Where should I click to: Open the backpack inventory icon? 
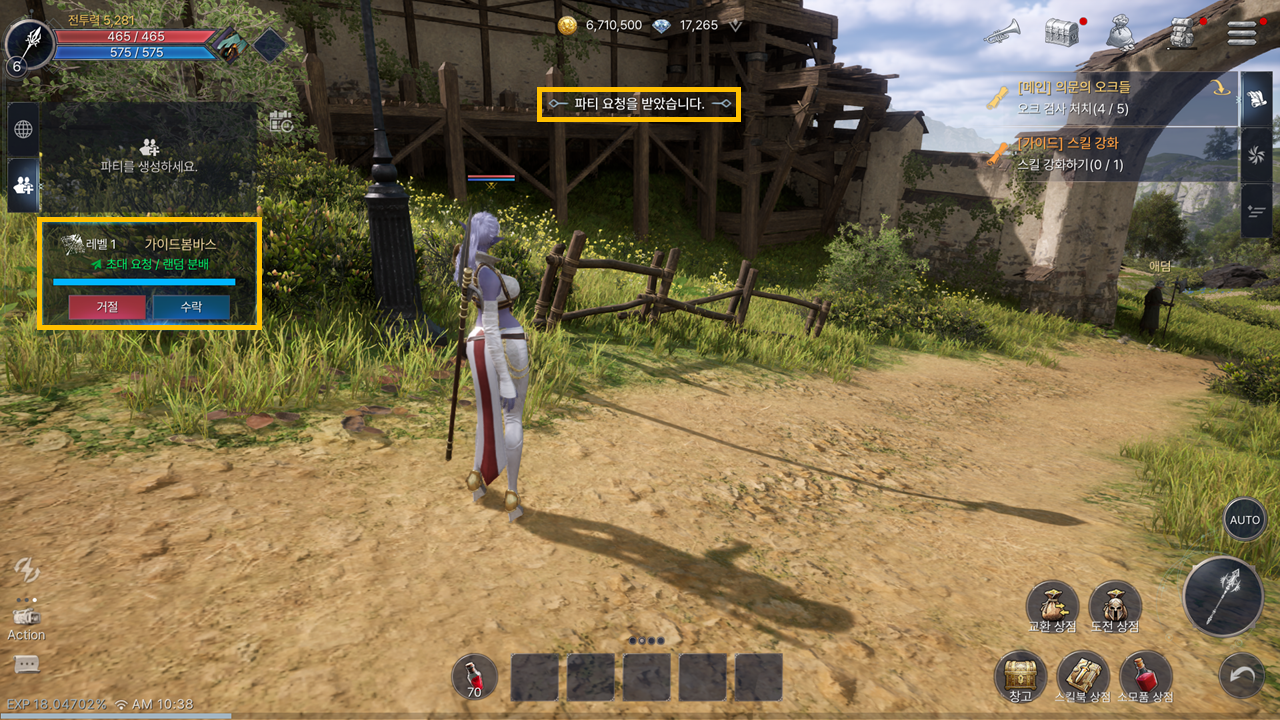pyautogui.click(x=1182, y=32)
